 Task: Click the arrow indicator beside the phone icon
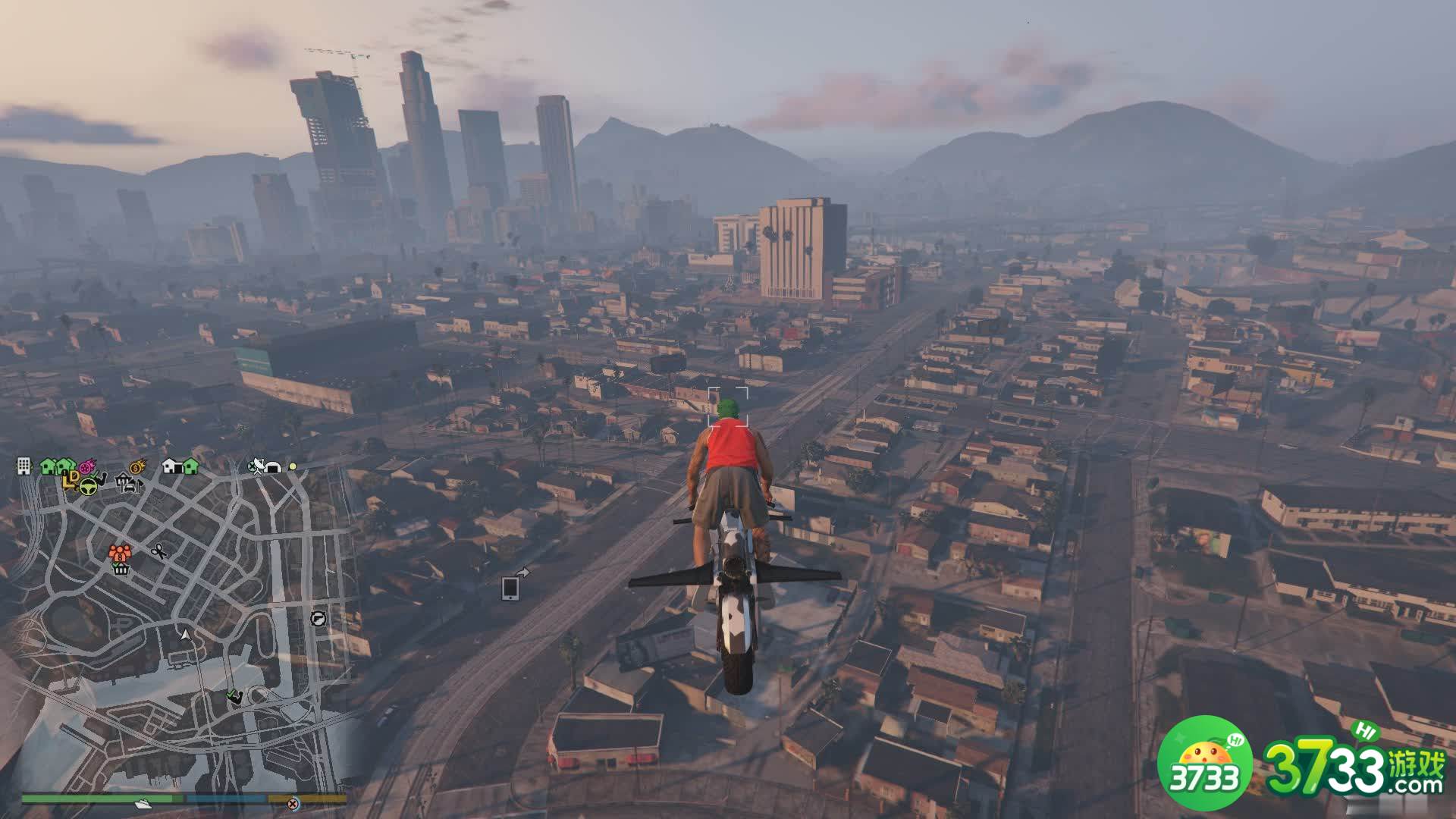click(x=523, y=572)
